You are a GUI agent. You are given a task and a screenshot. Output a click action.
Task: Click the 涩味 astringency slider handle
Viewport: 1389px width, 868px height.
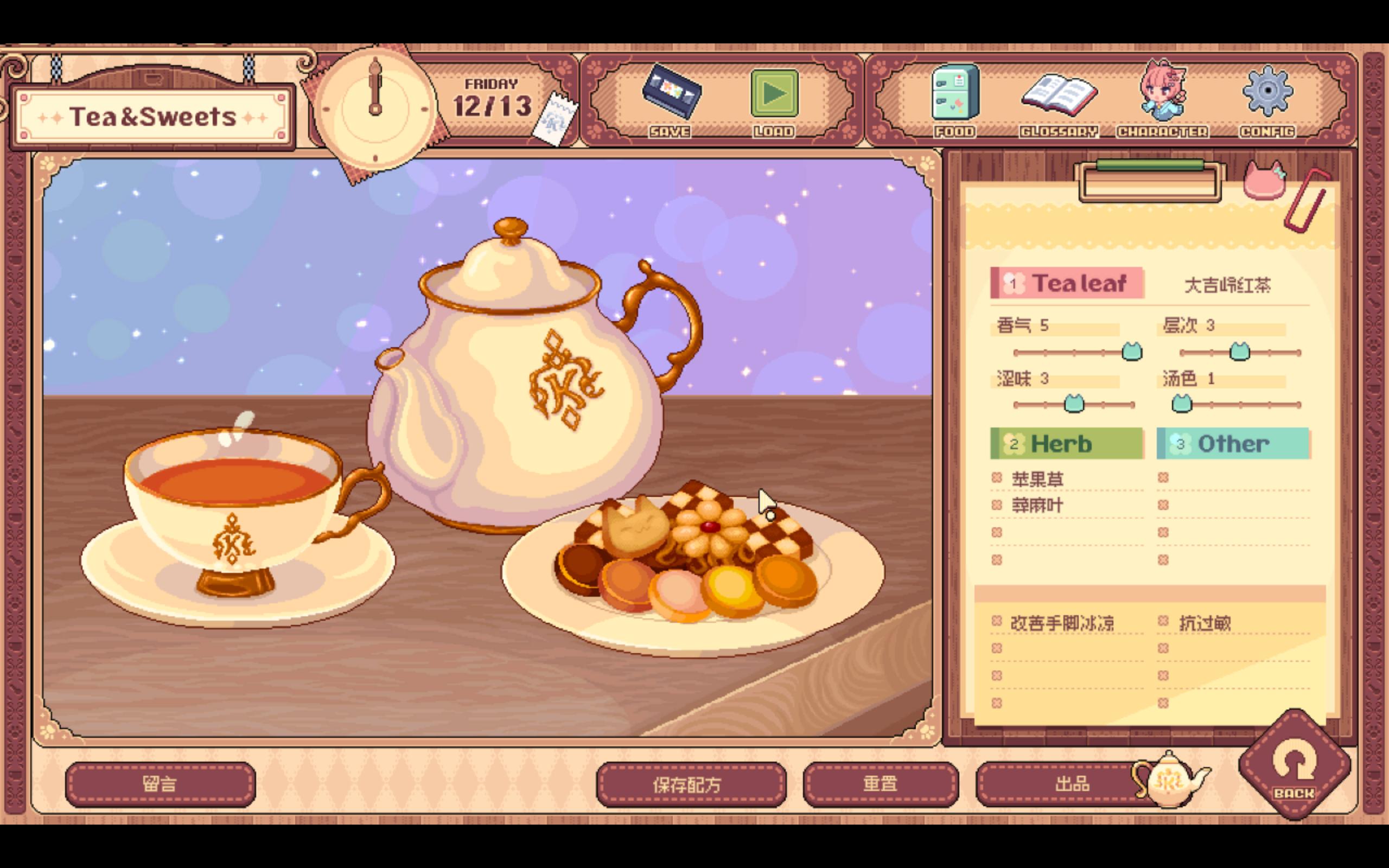tap(1074, 404)
